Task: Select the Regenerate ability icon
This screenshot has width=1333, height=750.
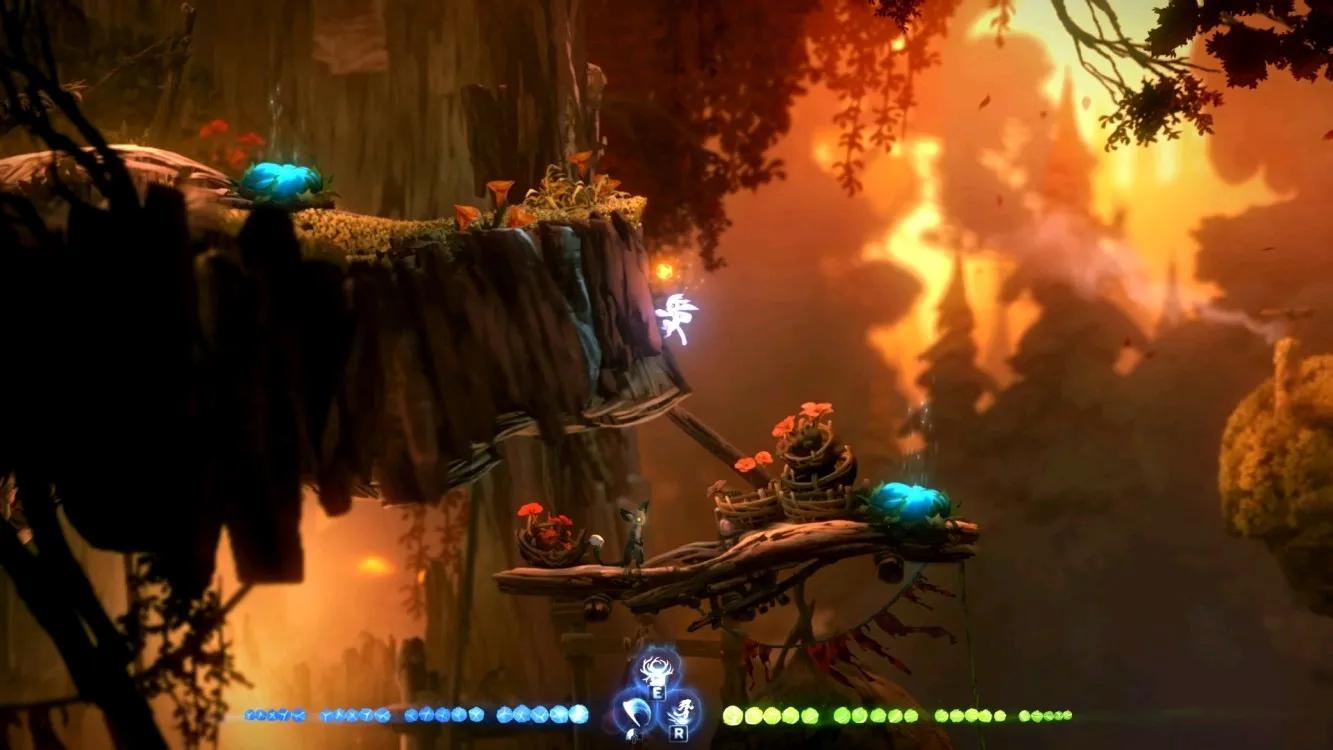Action: coord(655,669)
